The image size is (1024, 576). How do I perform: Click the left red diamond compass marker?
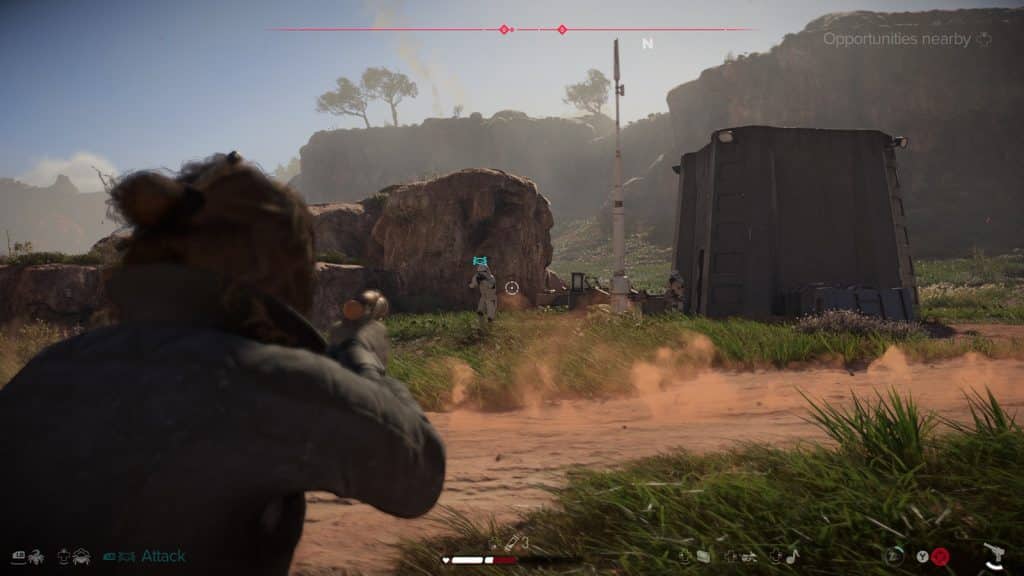[504, 29]
